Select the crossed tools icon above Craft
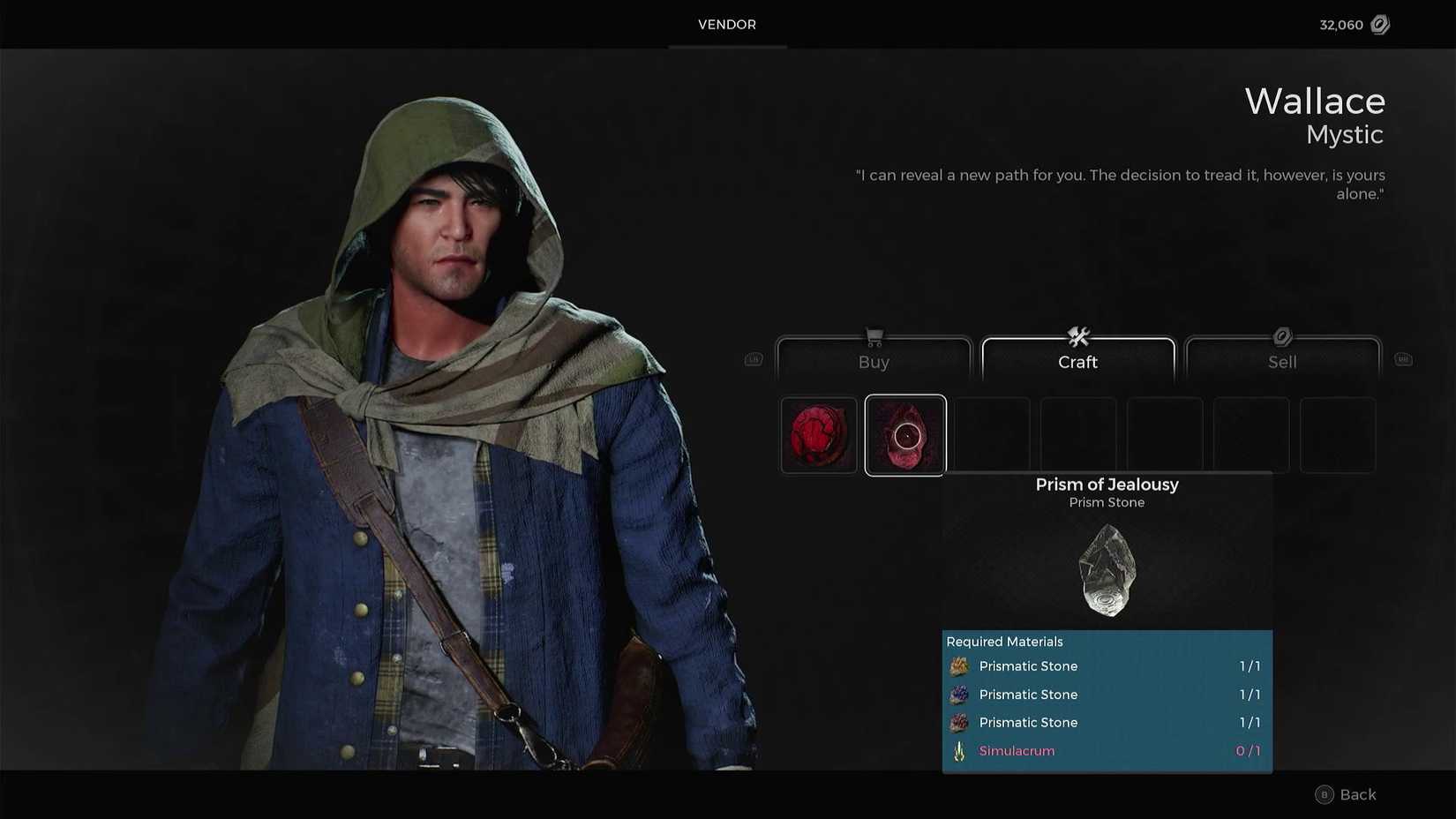The width and height of the screenshot is (1456, 819). 1077,336
